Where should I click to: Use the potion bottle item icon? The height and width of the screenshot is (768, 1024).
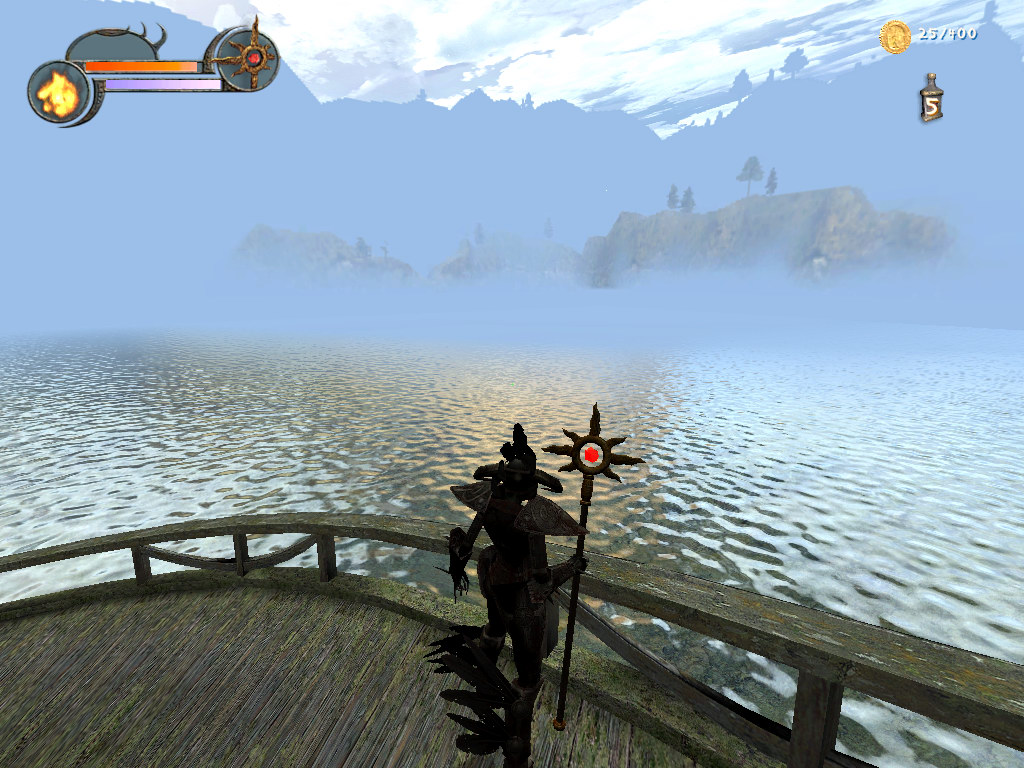pyautogui.click(x=931, y=99)
